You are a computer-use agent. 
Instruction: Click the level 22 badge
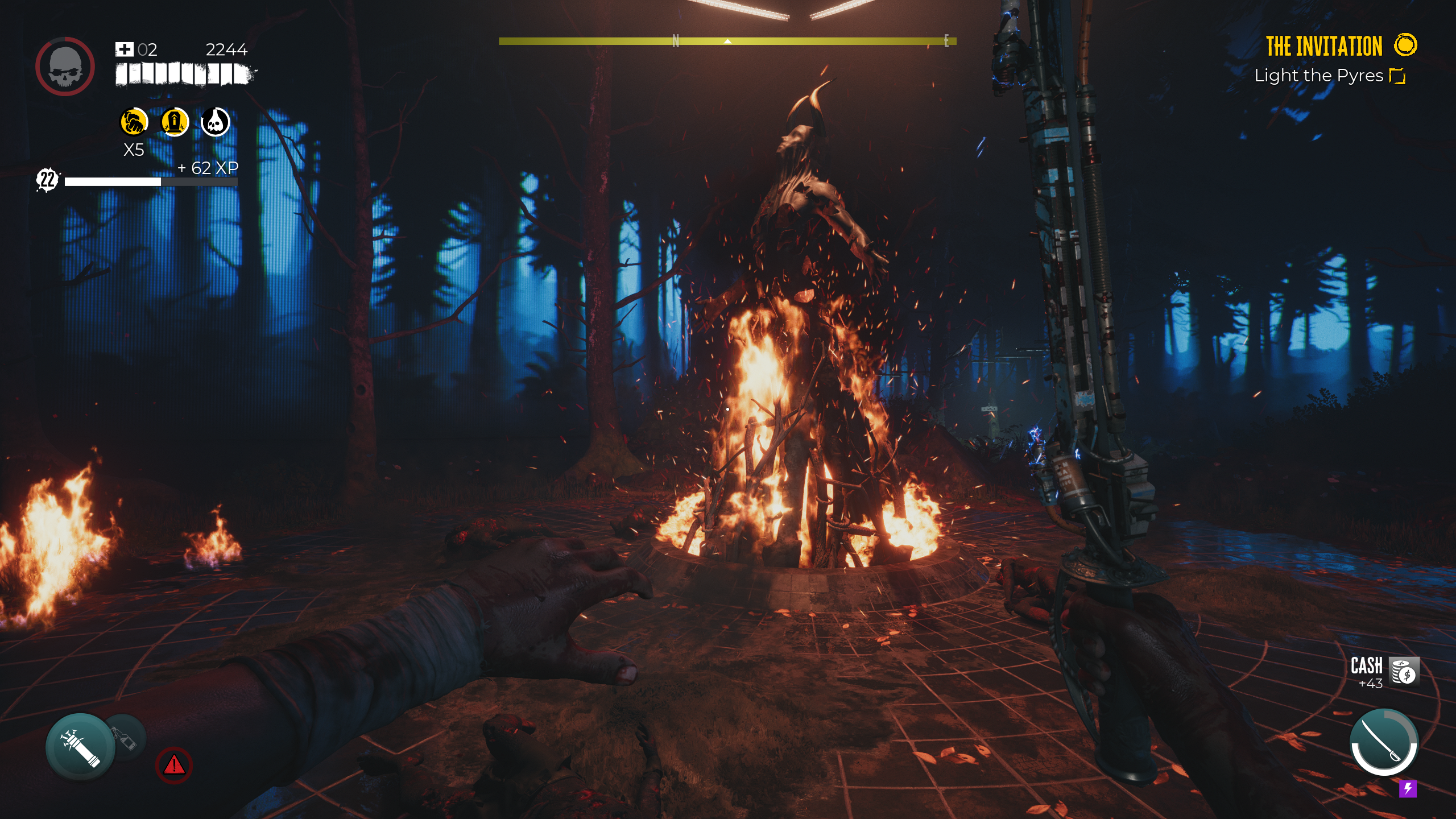(47, 181)
